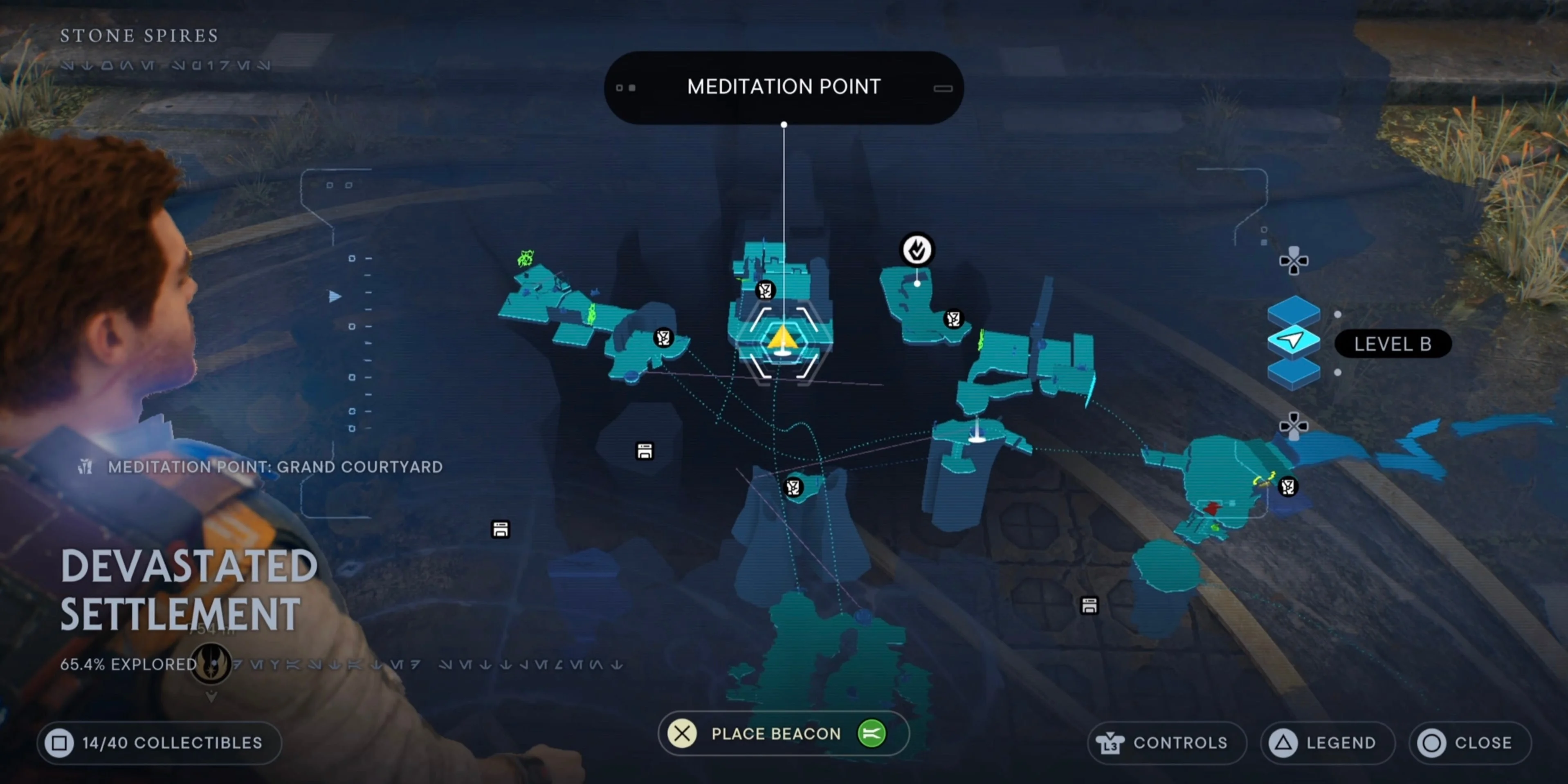
Task: Select the elevator icon near bottom-right of map
Action: pyautogui.click(x=1089, y=606)
